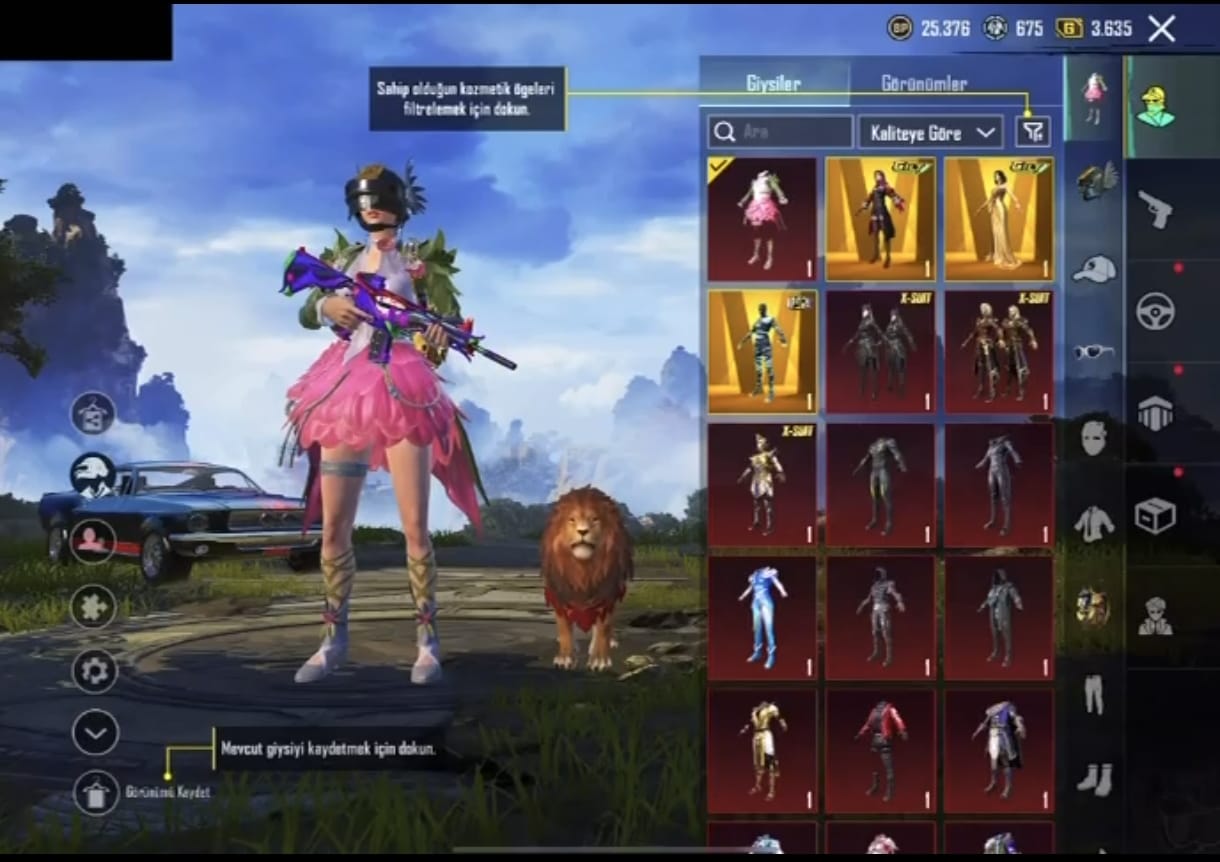The width and height of the screenshot is (1220, 862).
Task: Select the pink flower dress outfit
Action: [762, 219]
